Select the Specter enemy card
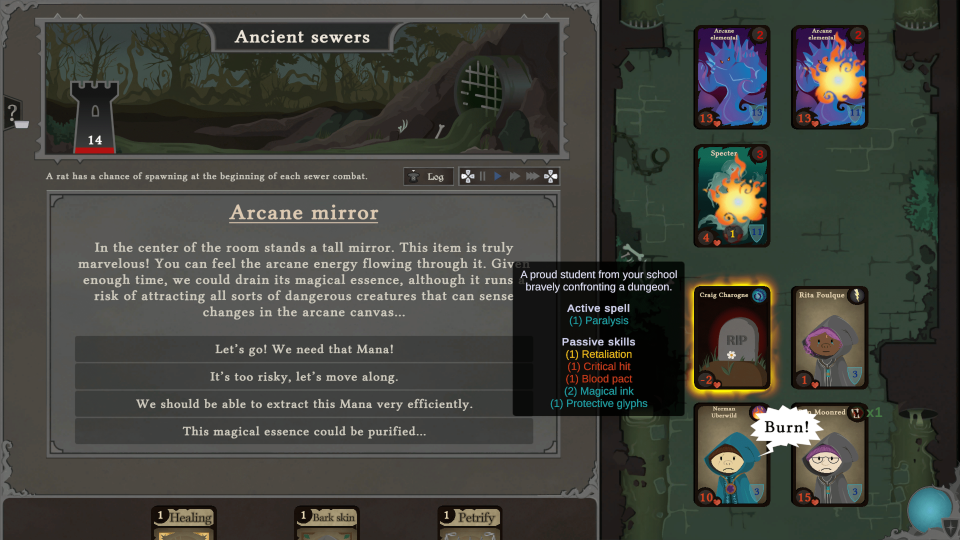960x540 pixels. click(731, 196)
